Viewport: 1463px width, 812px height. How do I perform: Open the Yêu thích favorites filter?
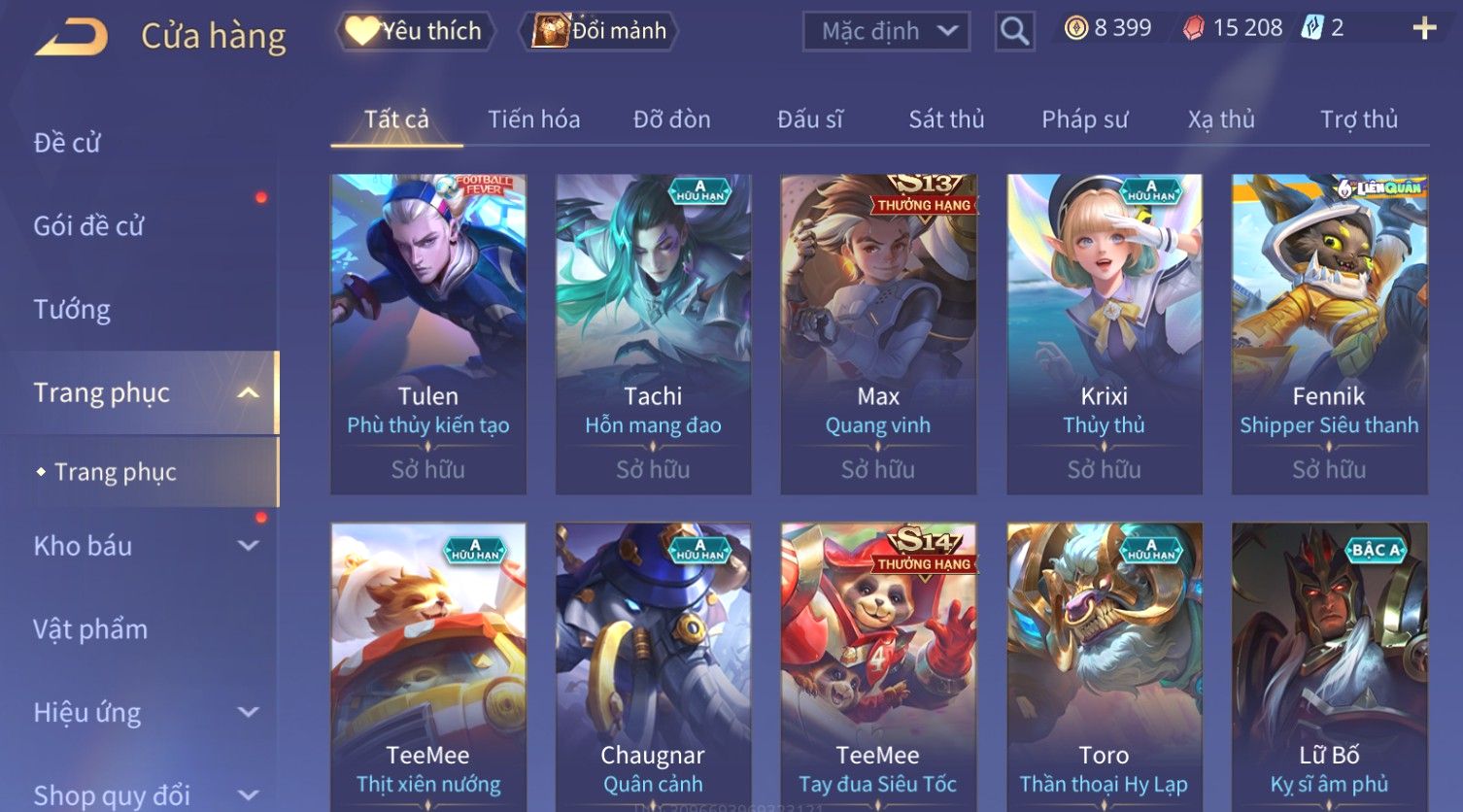(415, 31)
